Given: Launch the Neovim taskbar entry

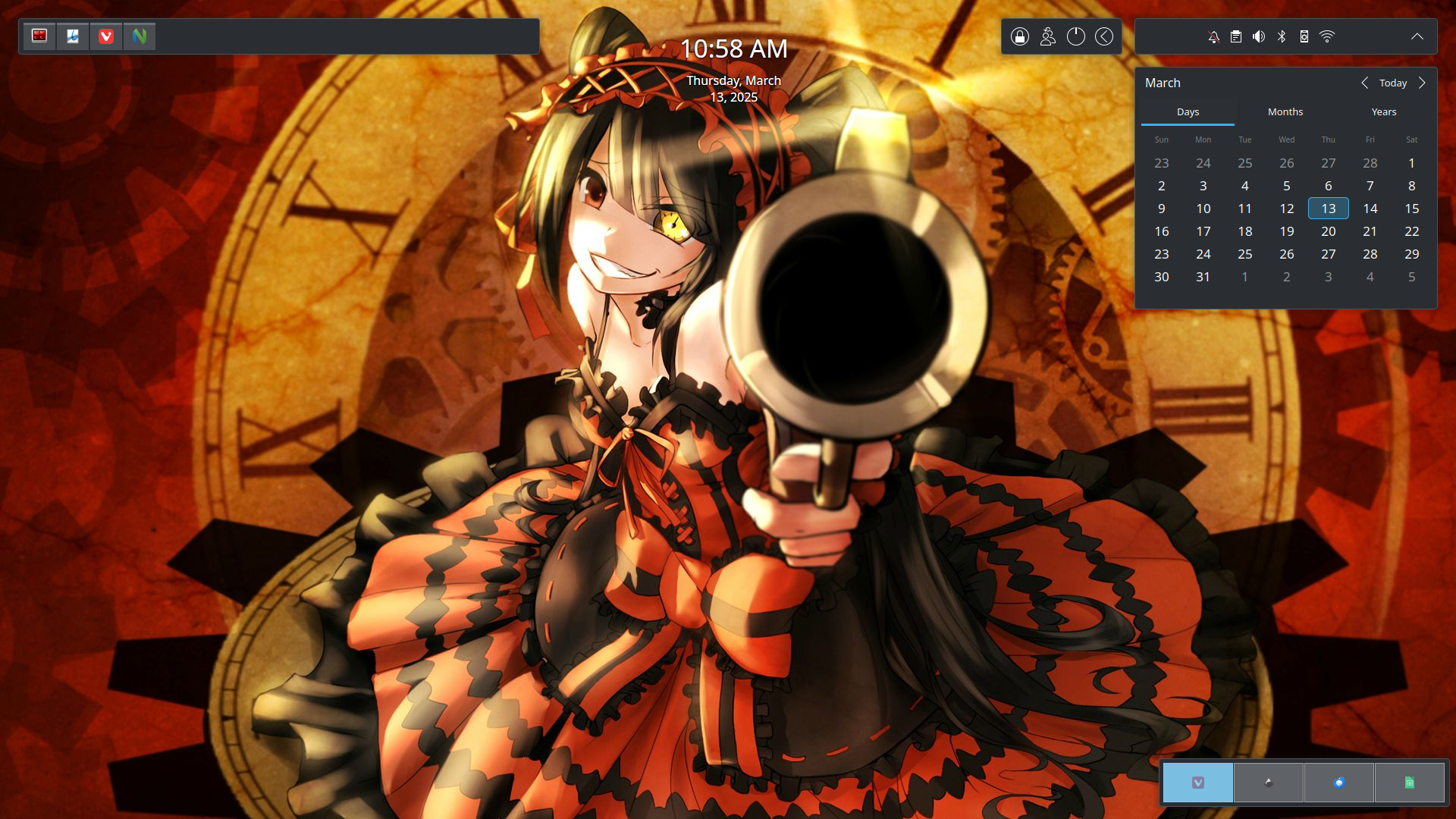Looking at the screenshot, I should point(140,36).
